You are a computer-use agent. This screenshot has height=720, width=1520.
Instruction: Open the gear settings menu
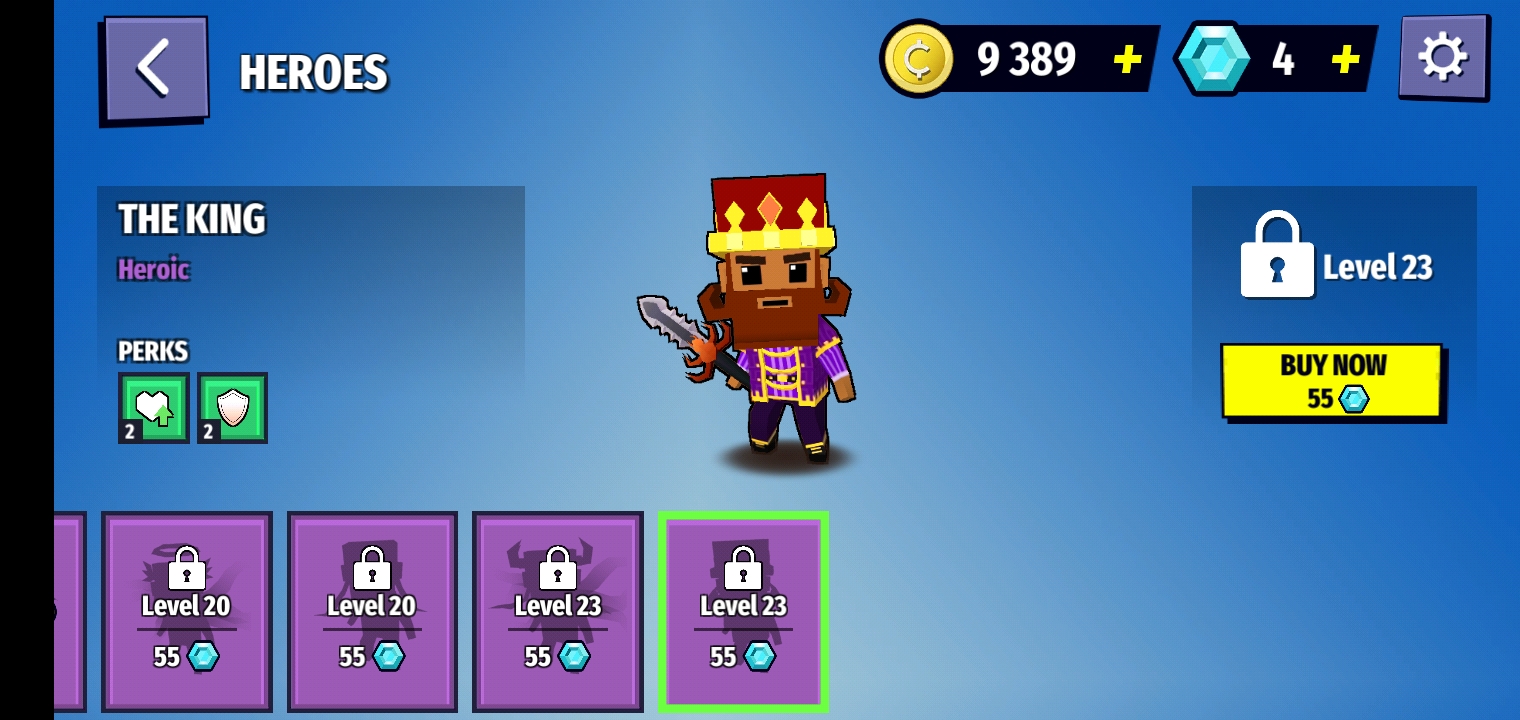point(1442,57)
